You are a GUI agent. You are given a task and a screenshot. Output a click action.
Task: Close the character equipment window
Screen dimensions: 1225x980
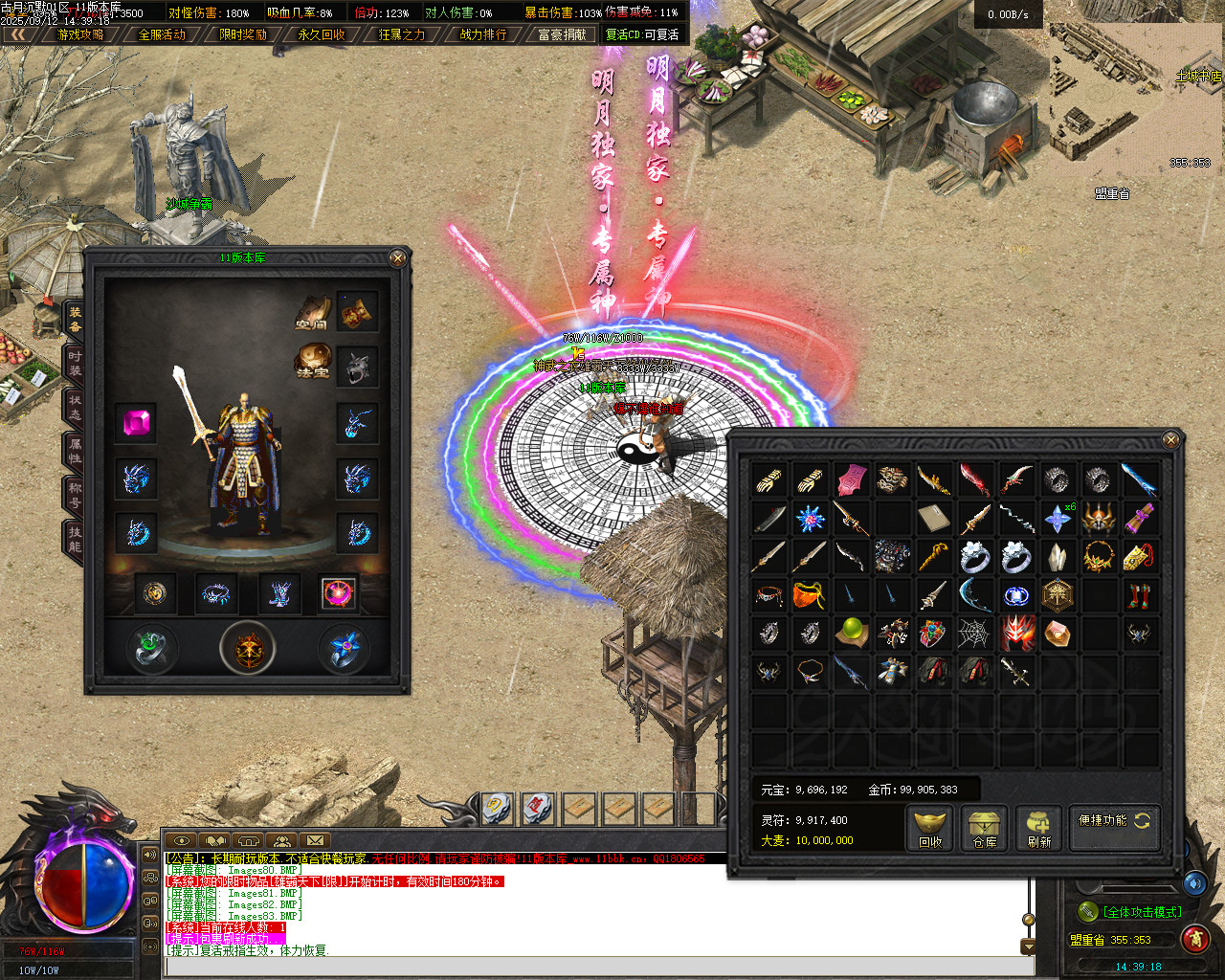point(398,257)
